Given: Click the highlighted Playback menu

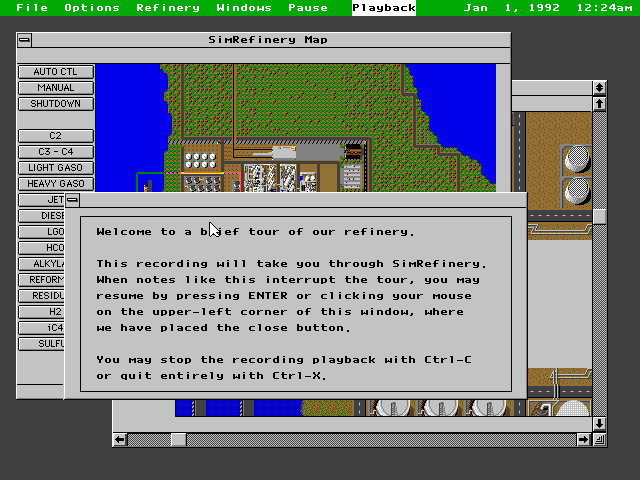Looking at the screenshot, I should click(x=384, y=8).
